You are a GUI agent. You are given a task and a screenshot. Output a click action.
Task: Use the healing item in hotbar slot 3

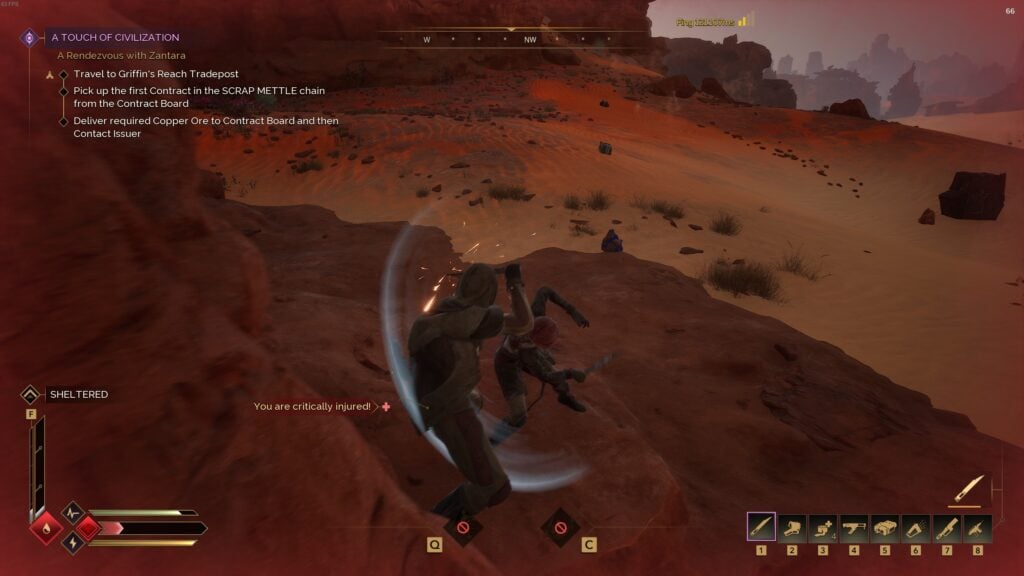[x=823, y=527]
